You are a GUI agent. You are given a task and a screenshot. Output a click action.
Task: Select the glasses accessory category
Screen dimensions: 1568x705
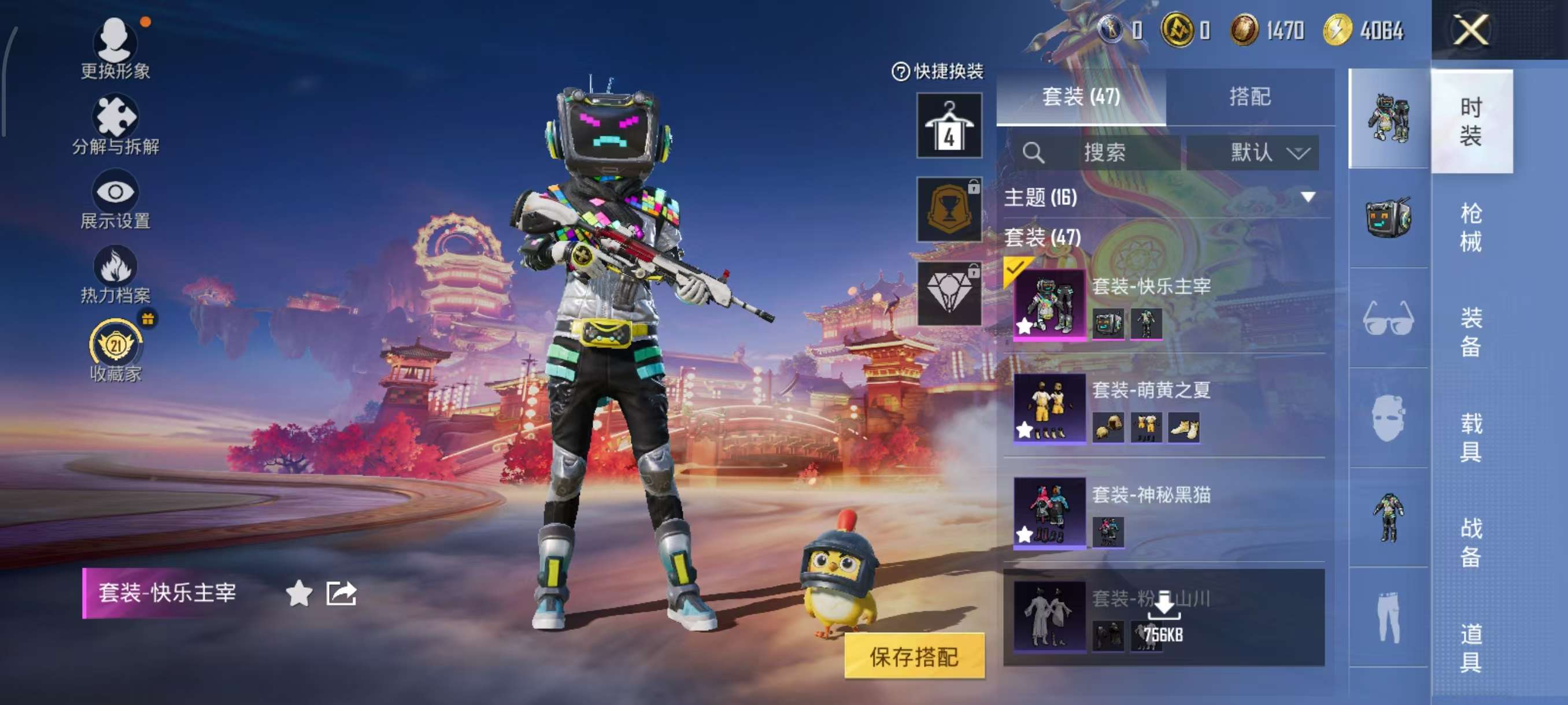(x=1388, y=318)
